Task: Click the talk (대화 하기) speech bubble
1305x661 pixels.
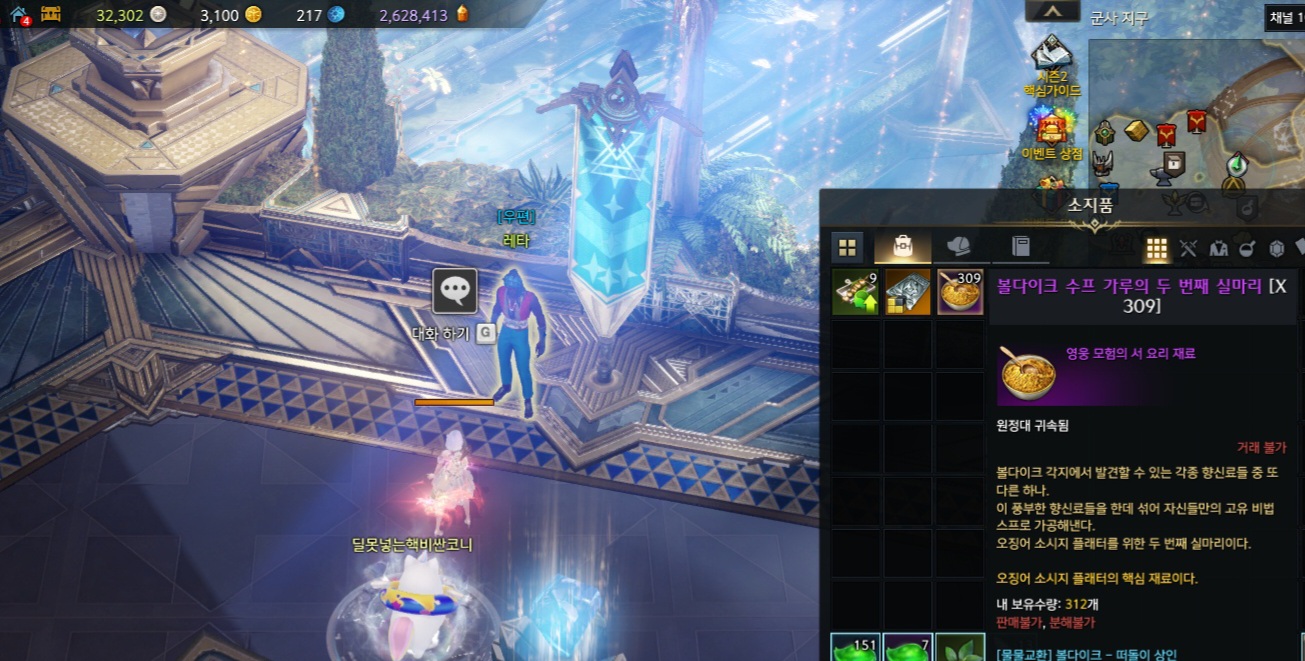Action: point(455,291)
